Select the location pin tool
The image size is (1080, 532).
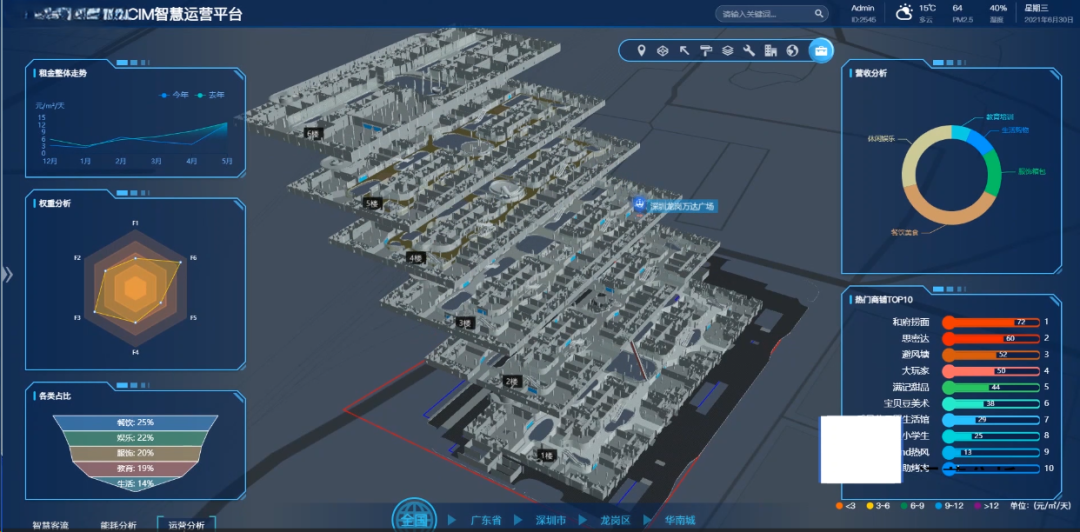(x=641, y=50)
